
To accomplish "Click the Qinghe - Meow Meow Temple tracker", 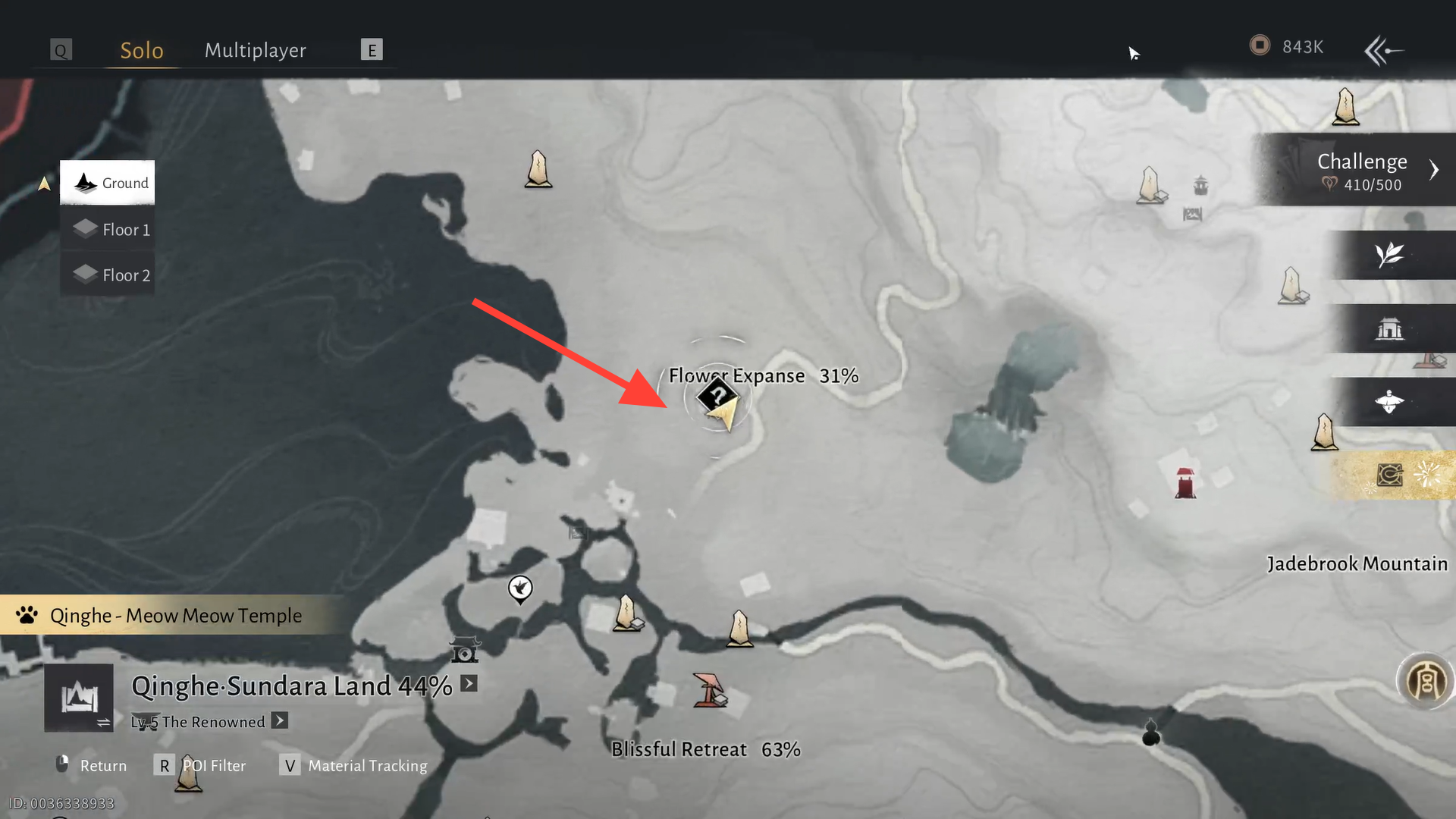I will coord(174,615).
